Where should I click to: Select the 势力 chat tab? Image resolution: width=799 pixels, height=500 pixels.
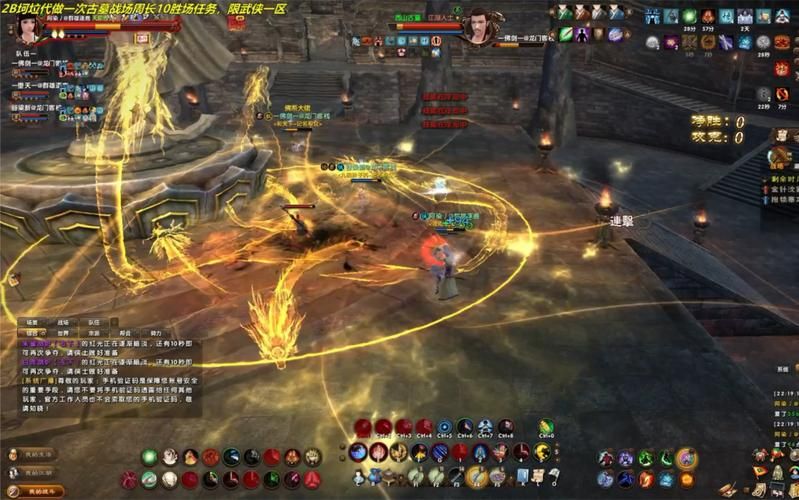pos(156,333)
